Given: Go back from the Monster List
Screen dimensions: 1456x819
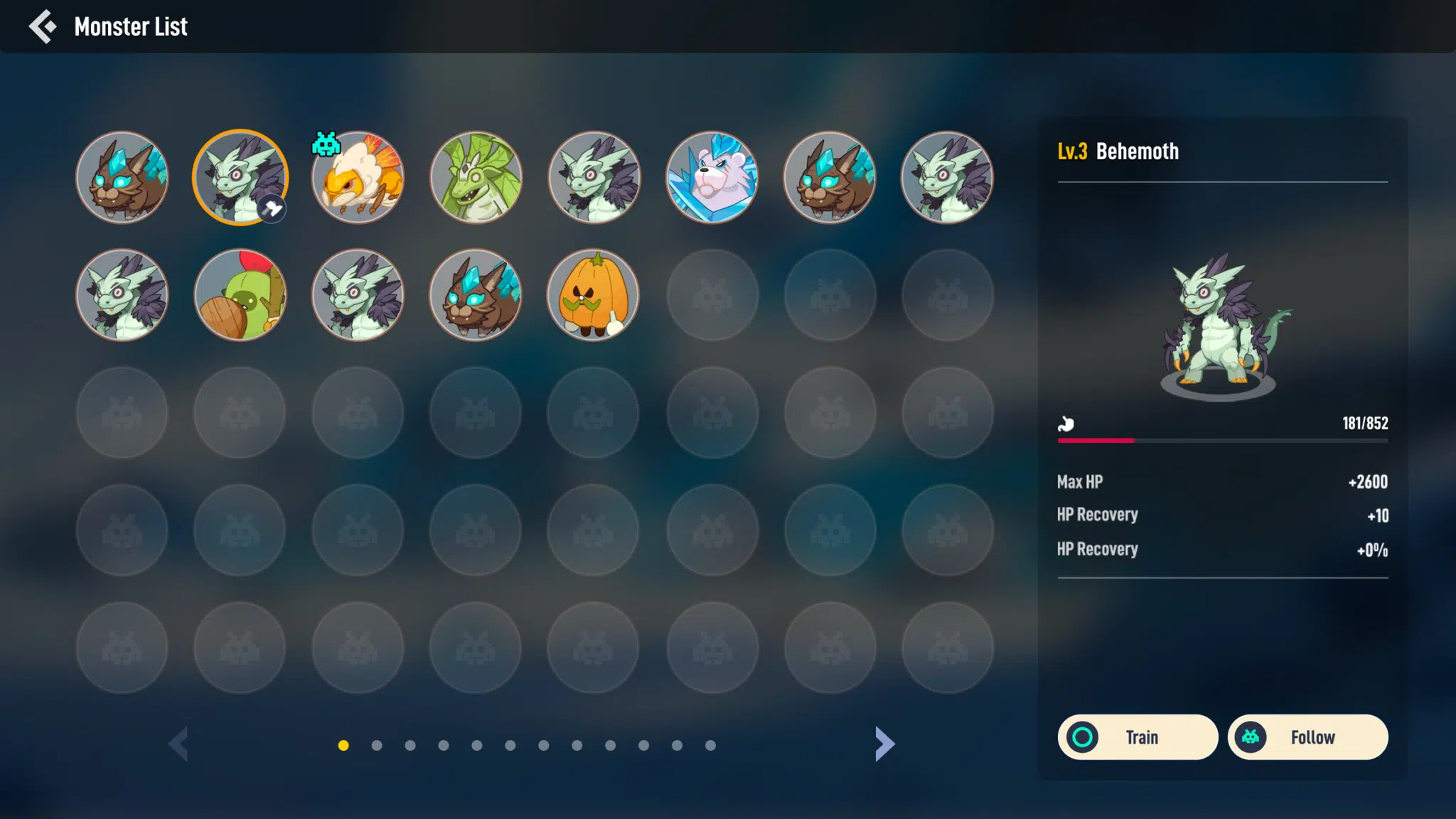Looking at the screenshot, I should (x=43, y=26).
